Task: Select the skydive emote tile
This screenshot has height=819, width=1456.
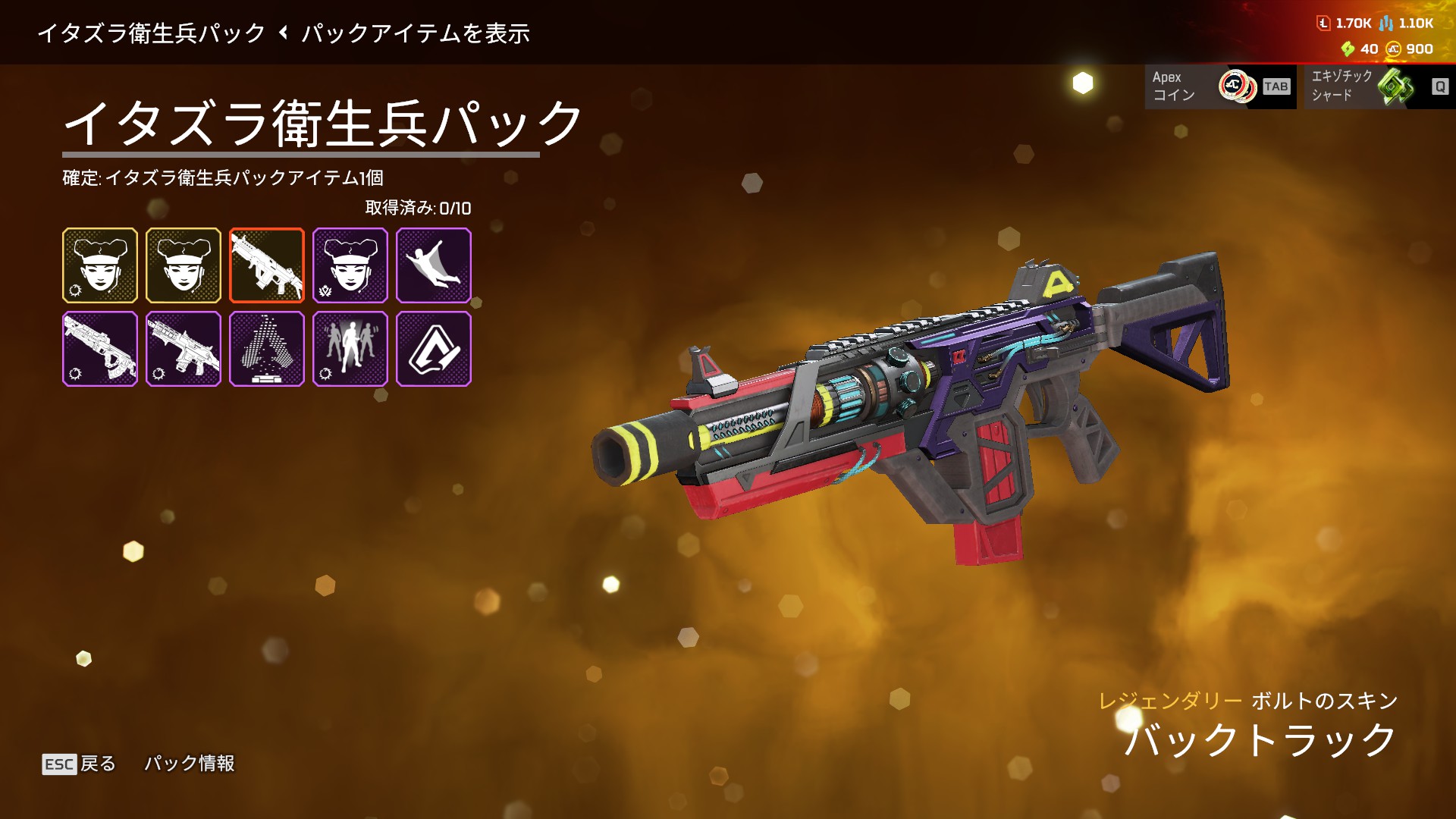Action: pos(434,265)
